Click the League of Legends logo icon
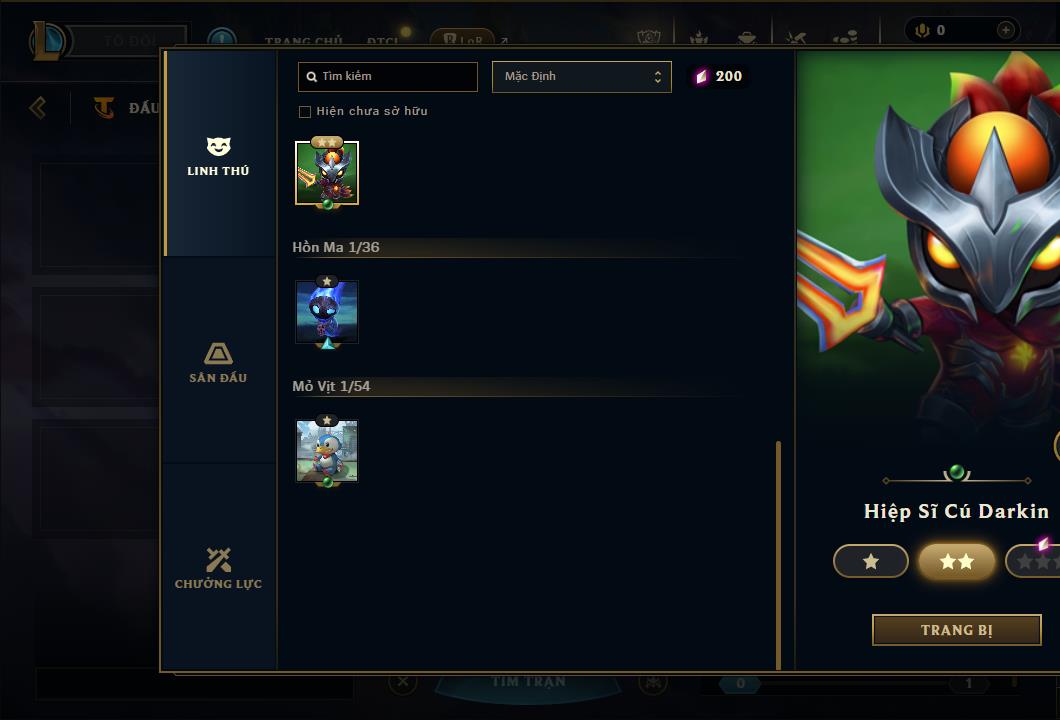The height and width of the screenshot is (720, 1060). pos(48,41)
